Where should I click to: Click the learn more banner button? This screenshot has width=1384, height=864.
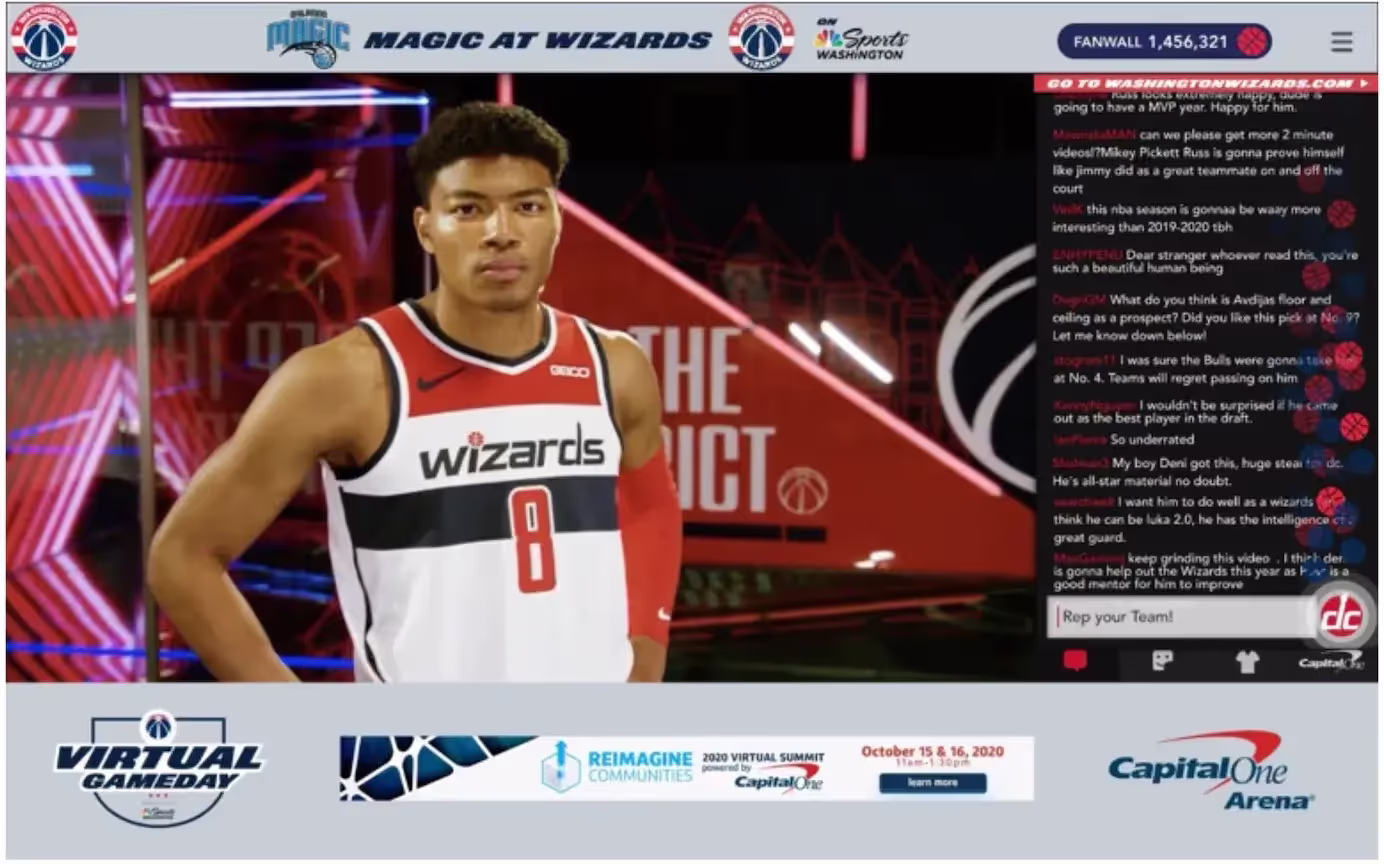click(932, 783)
